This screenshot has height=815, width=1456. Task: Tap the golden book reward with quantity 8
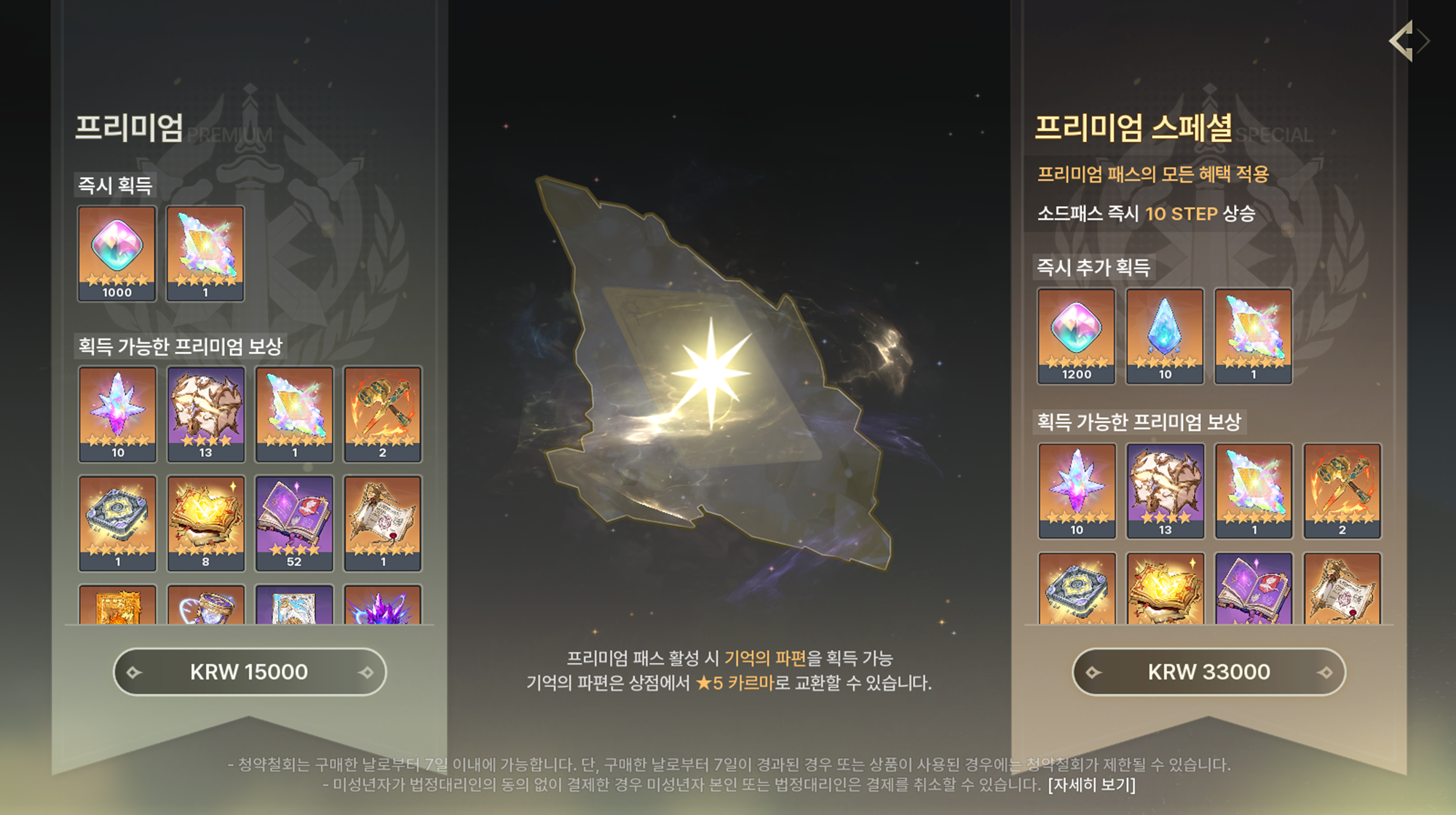pos(206,522)
